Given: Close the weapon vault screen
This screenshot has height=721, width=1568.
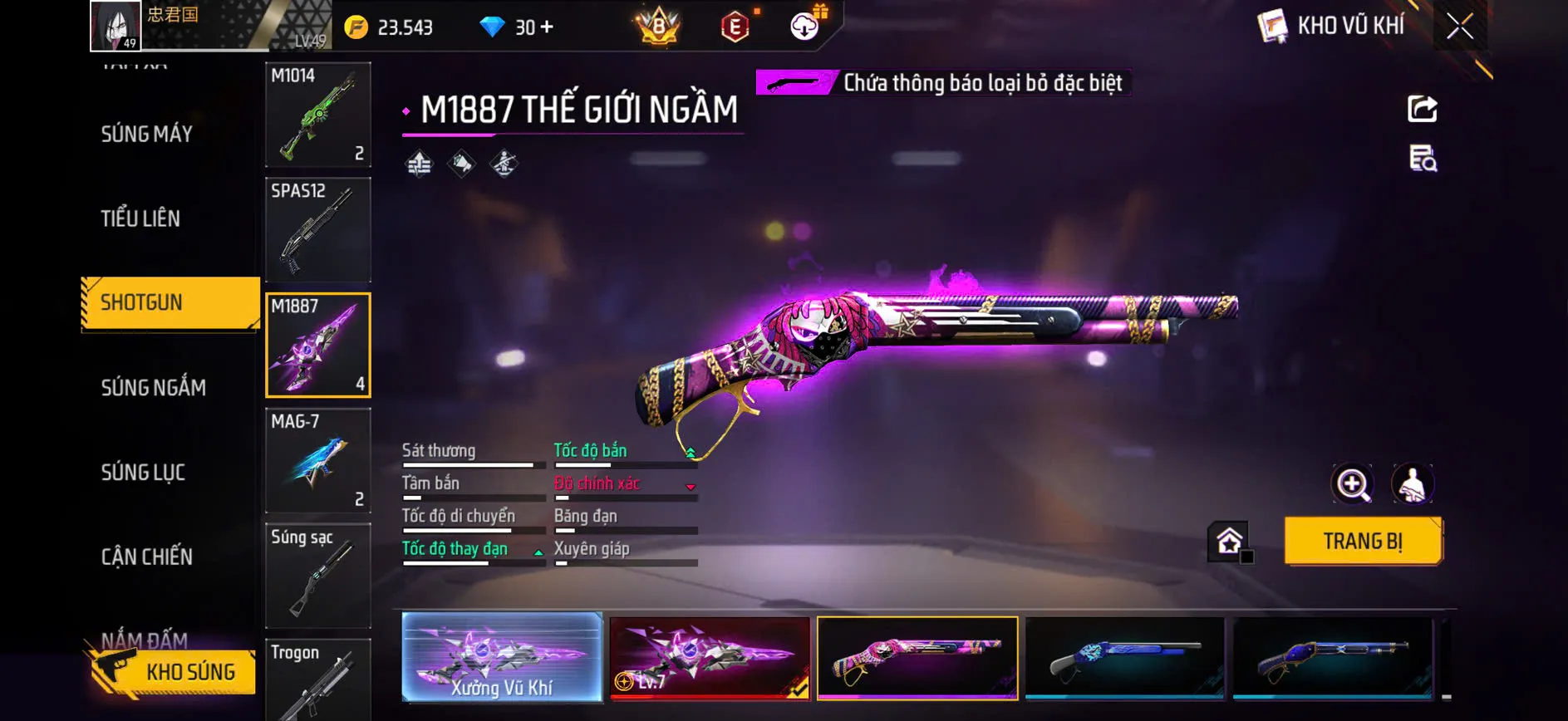Looking at the screenshot, I should [x=1459, y=27].
